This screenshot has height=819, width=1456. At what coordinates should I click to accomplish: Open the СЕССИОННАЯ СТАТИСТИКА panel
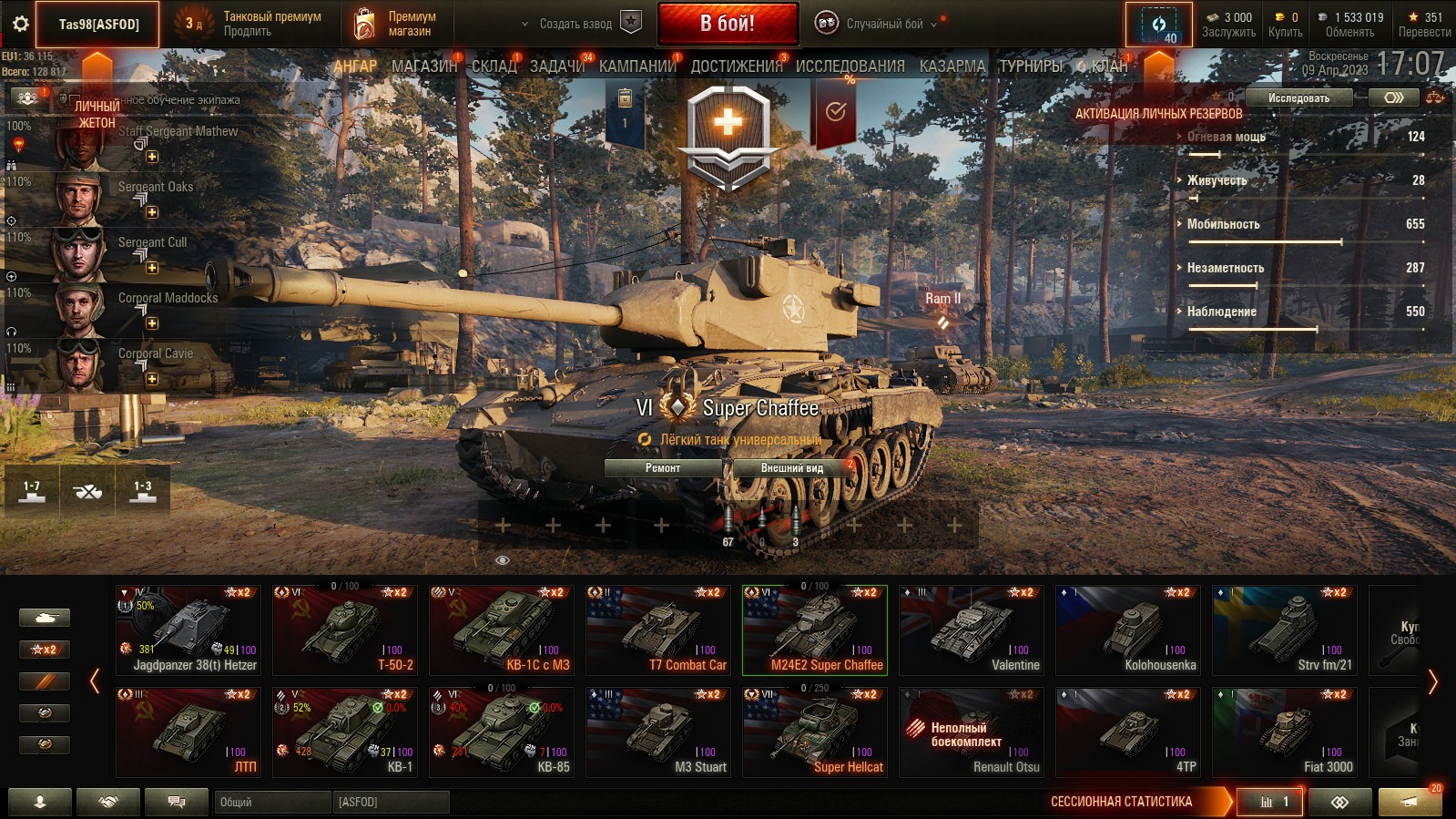(1121, 802)
